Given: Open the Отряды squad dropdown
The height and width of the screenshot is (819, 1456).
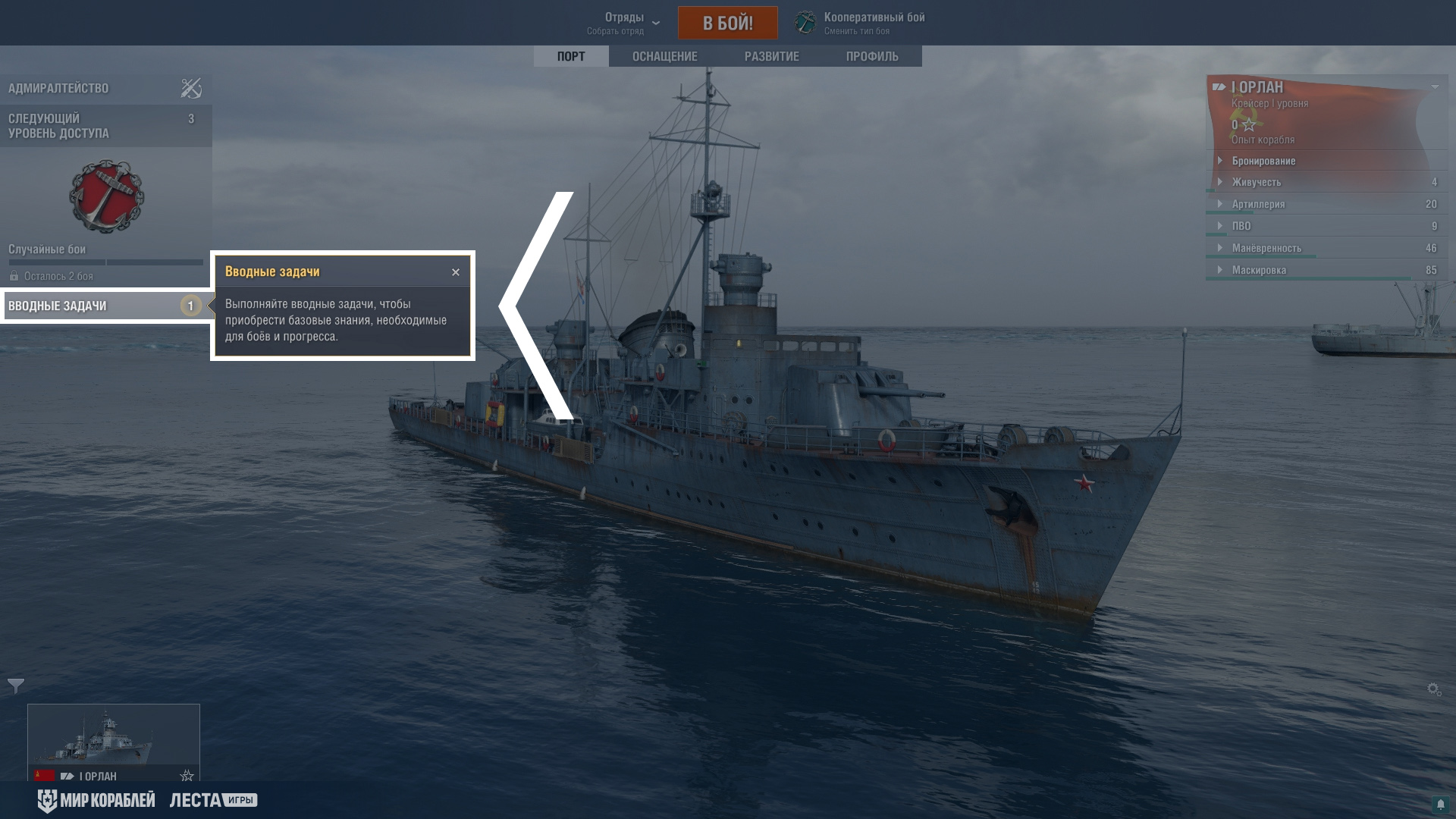Looking at the screenshot, I should pyautogui.click(x=624, y=23).
